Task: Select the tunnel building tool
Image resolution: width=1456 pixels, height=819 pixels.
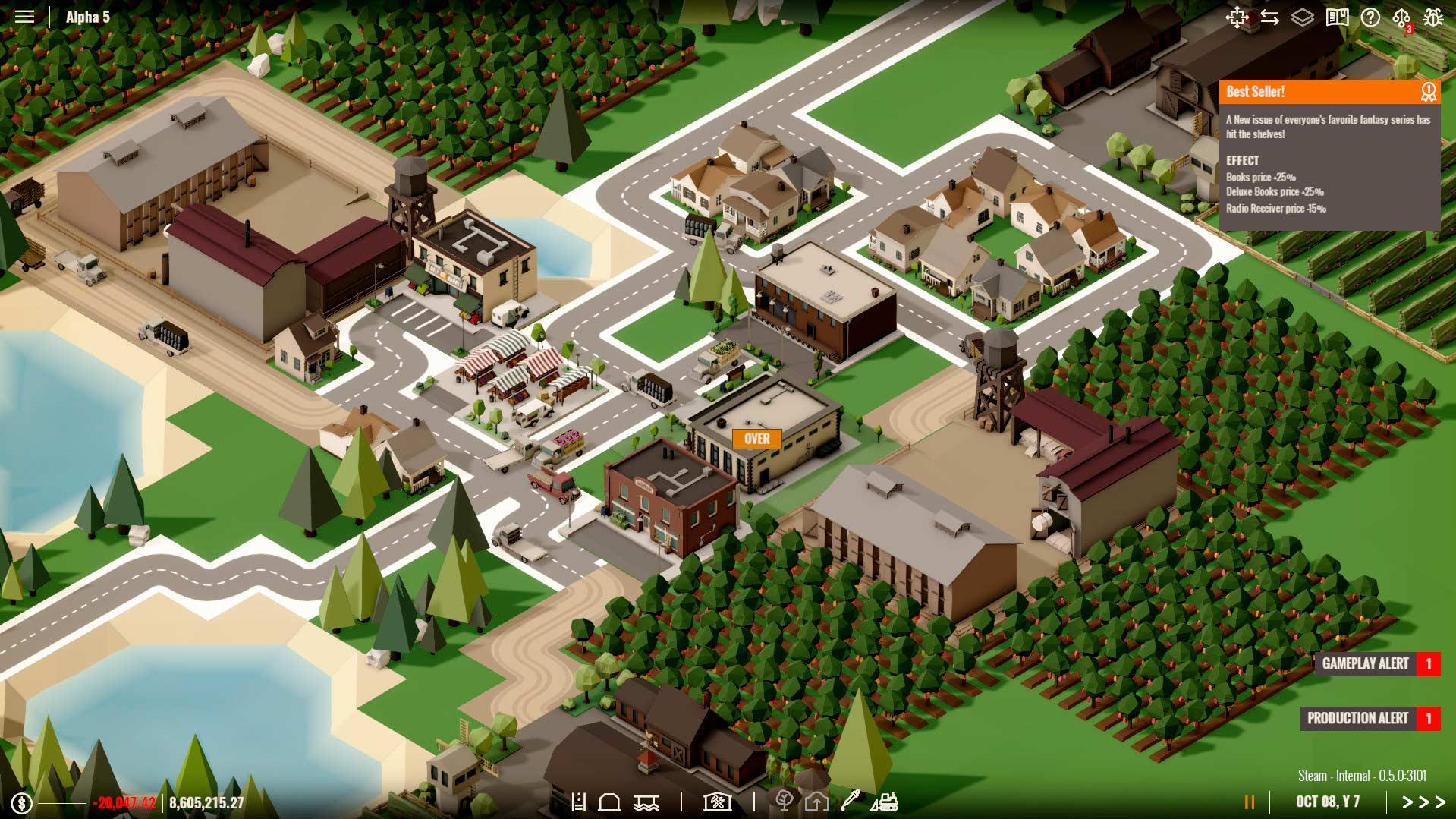Action: pyautogui.click(x=610, y=802)
